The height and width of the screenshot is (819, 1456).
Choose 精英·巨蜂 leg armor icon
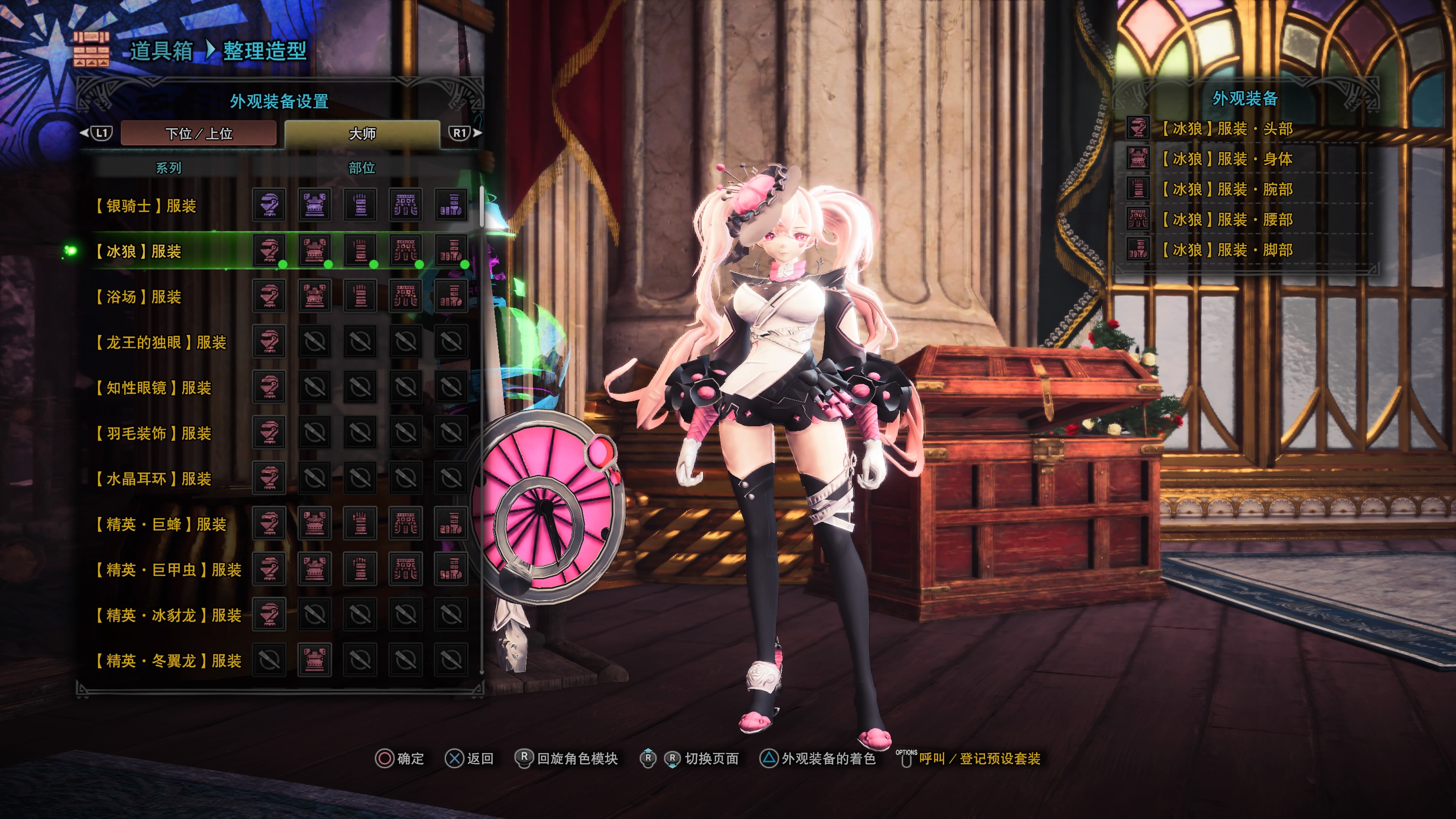(450, 523)
